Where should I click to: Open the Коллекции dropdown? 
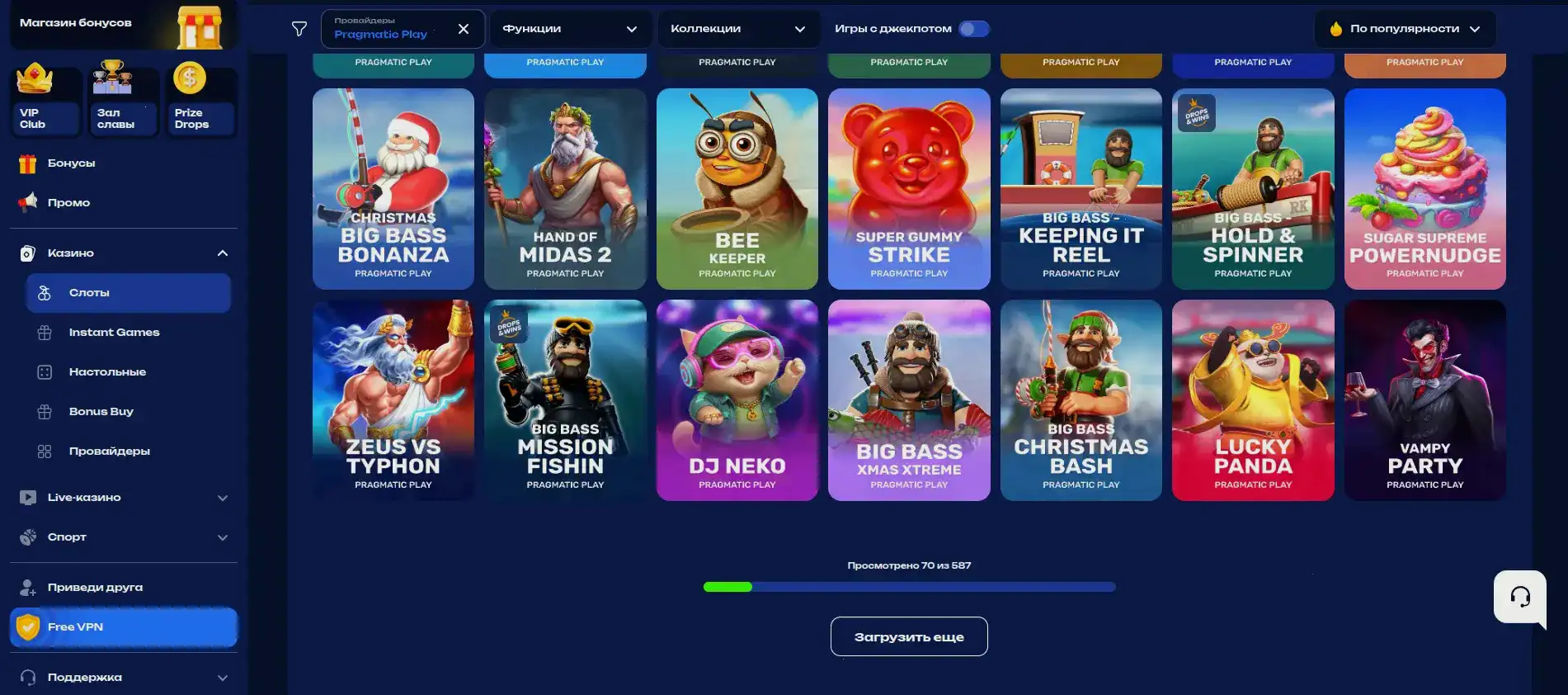point(738,28)
